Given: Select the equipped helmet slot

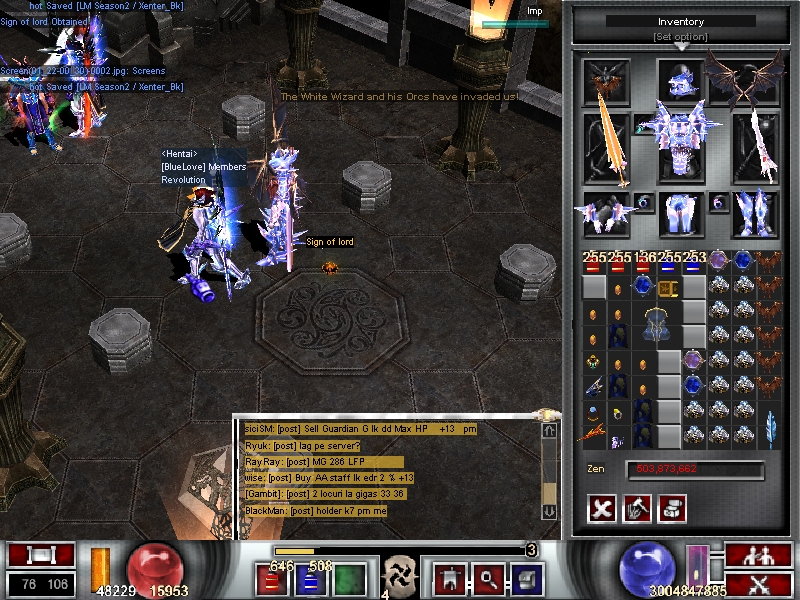Looking at the screenshot, I should coord(681,82).
